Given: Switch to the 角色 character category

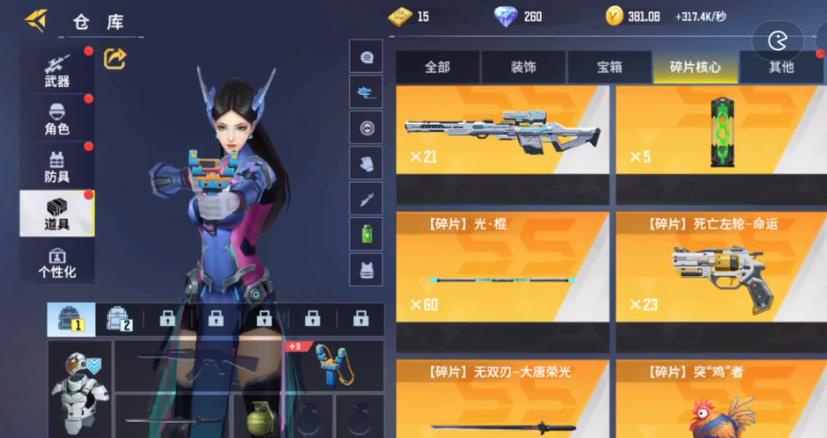Looking at the screenshot, I should (57, 118).
